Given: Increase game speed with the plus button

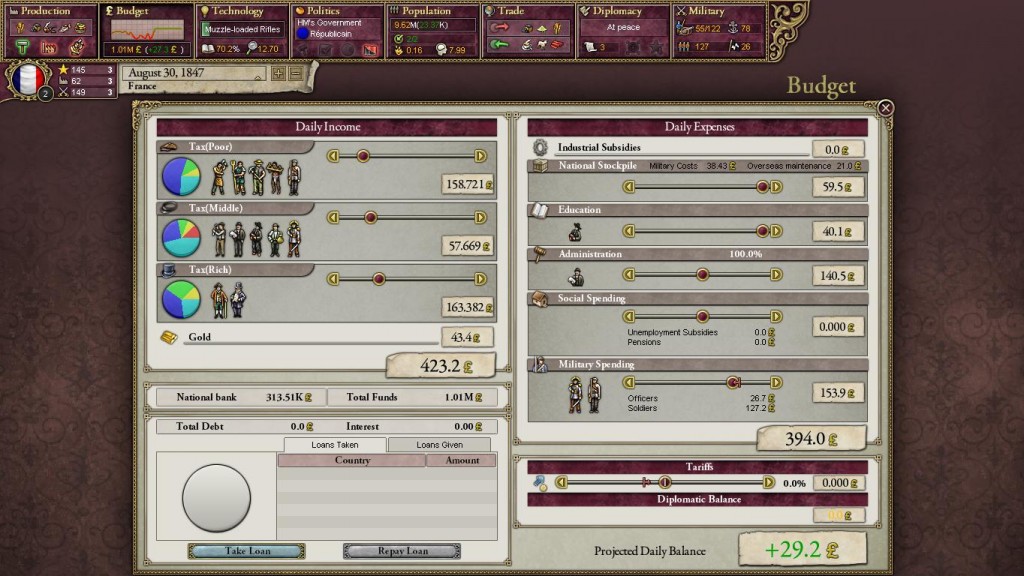Looking at the screenshot, I should pos(278,73).
